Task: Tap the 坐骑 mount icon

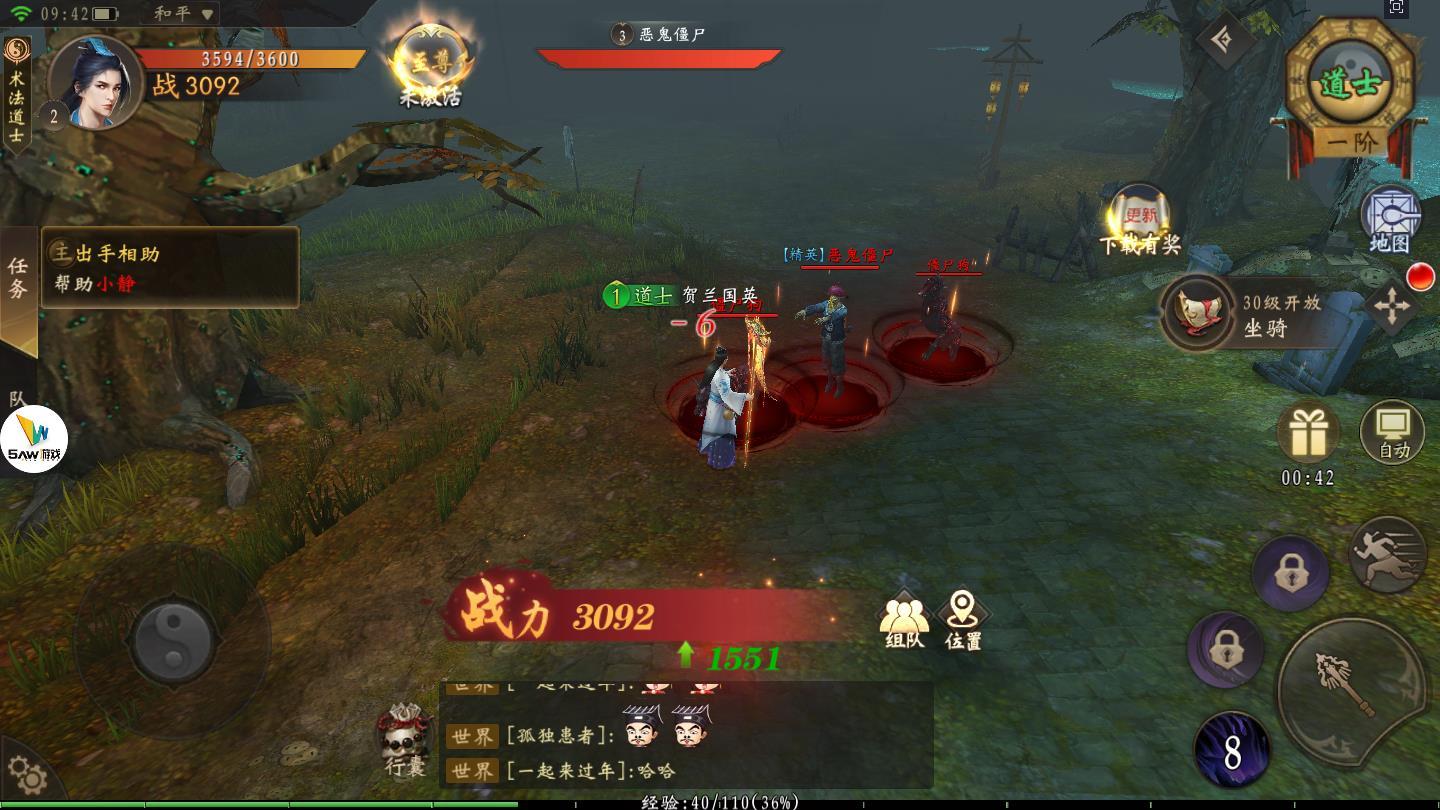Action: 1196,313
